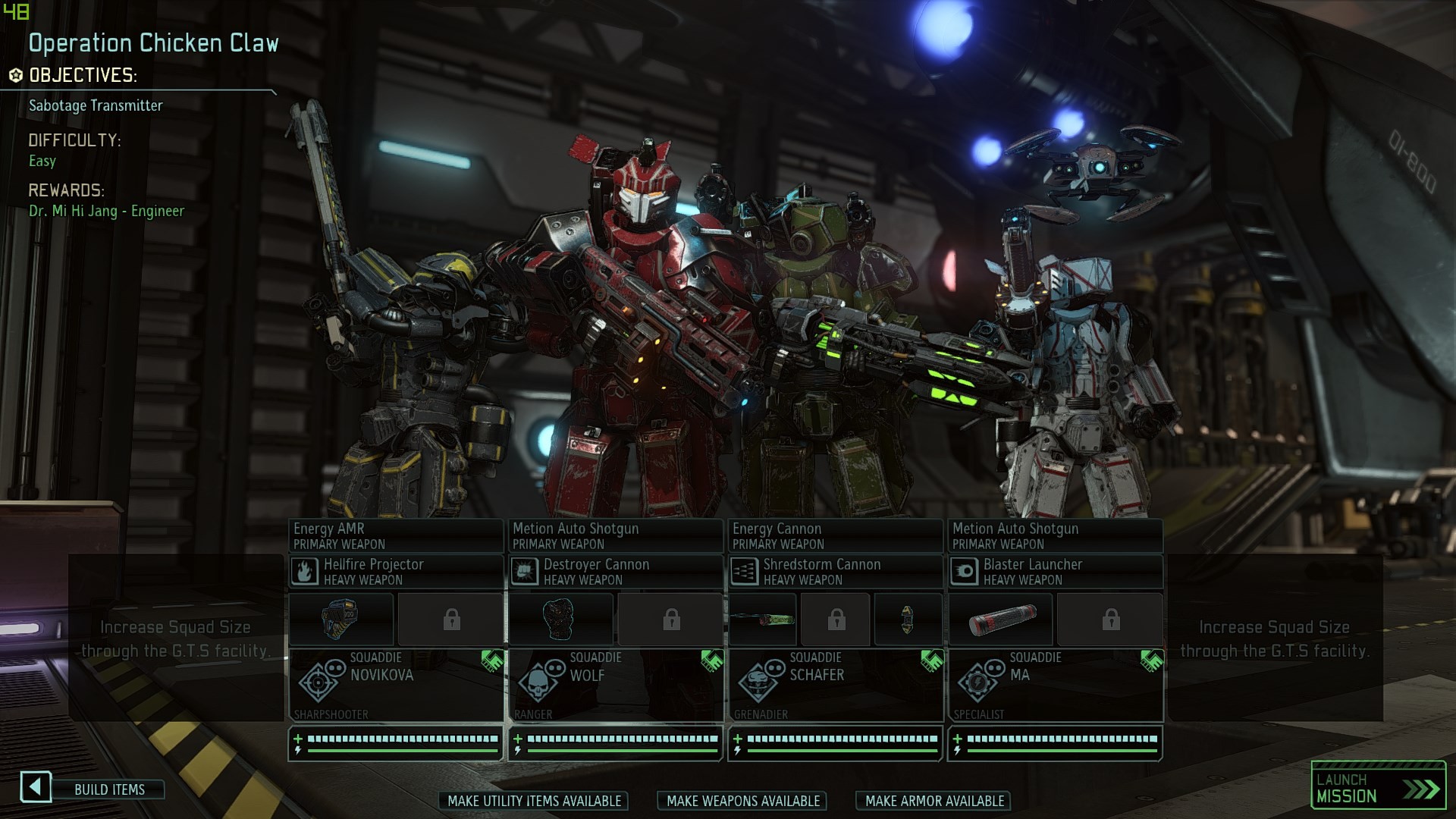Open the Build Items screen
This screenshot has width=1456, height=819.
[108, 789]
